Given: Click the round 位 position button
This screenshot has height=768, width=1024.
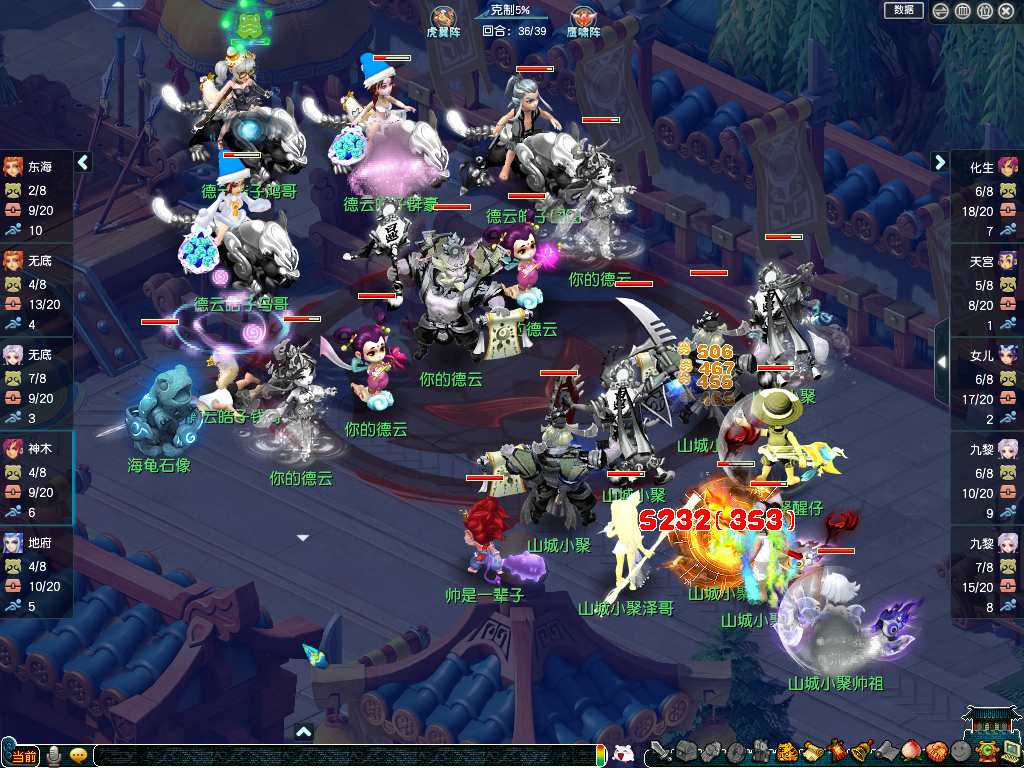Looking at the screenshot, I should (x=984, y=11).
